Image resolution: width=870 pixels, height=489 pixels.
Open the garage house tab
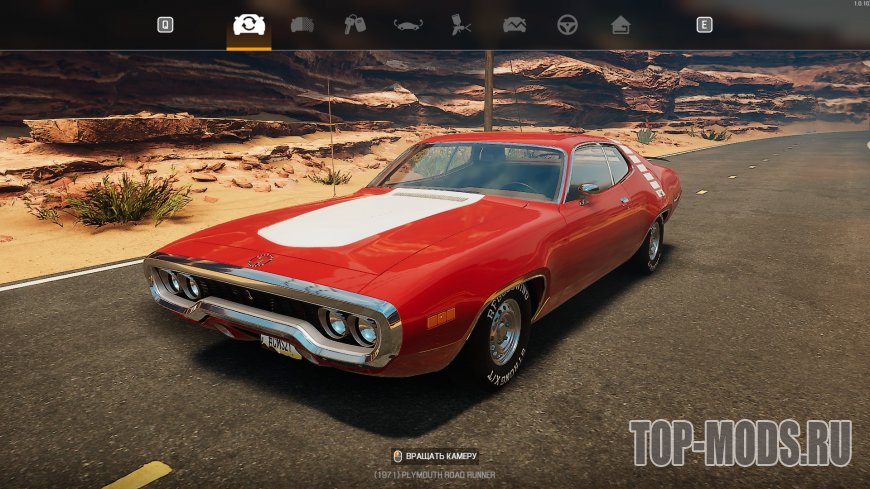coord(620,25)
